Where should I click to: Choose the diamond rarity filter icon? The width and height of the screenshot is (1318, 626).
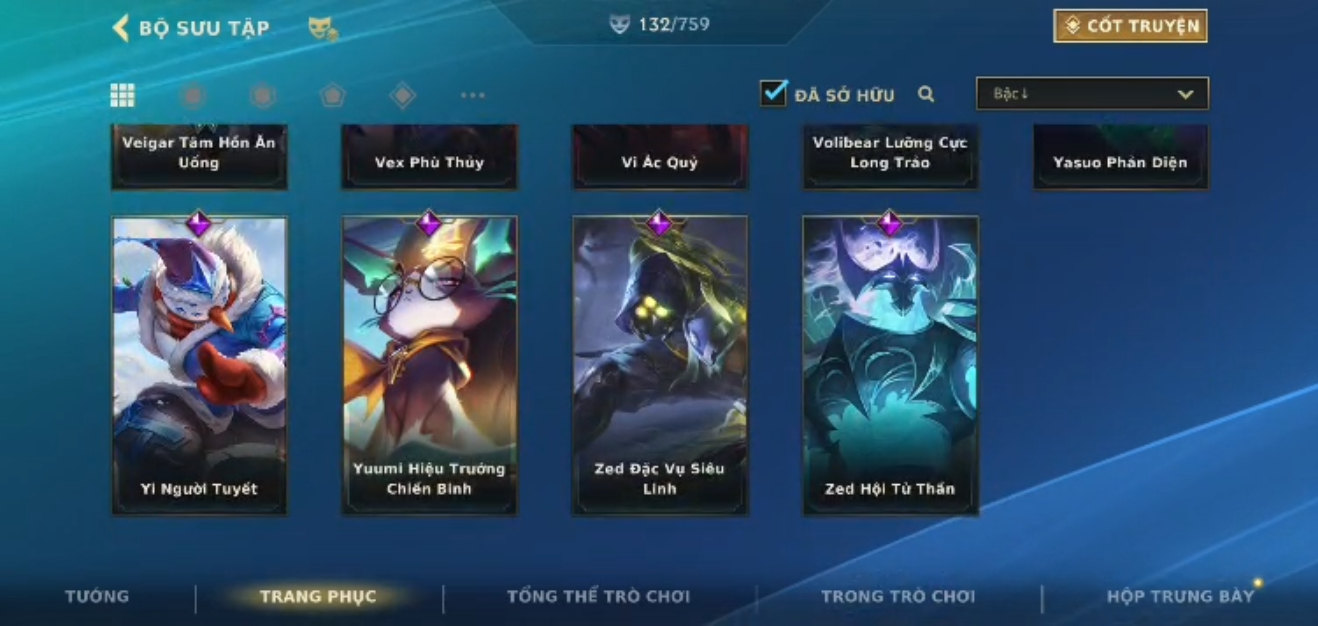pyautogui.click(x=402, y=95)
